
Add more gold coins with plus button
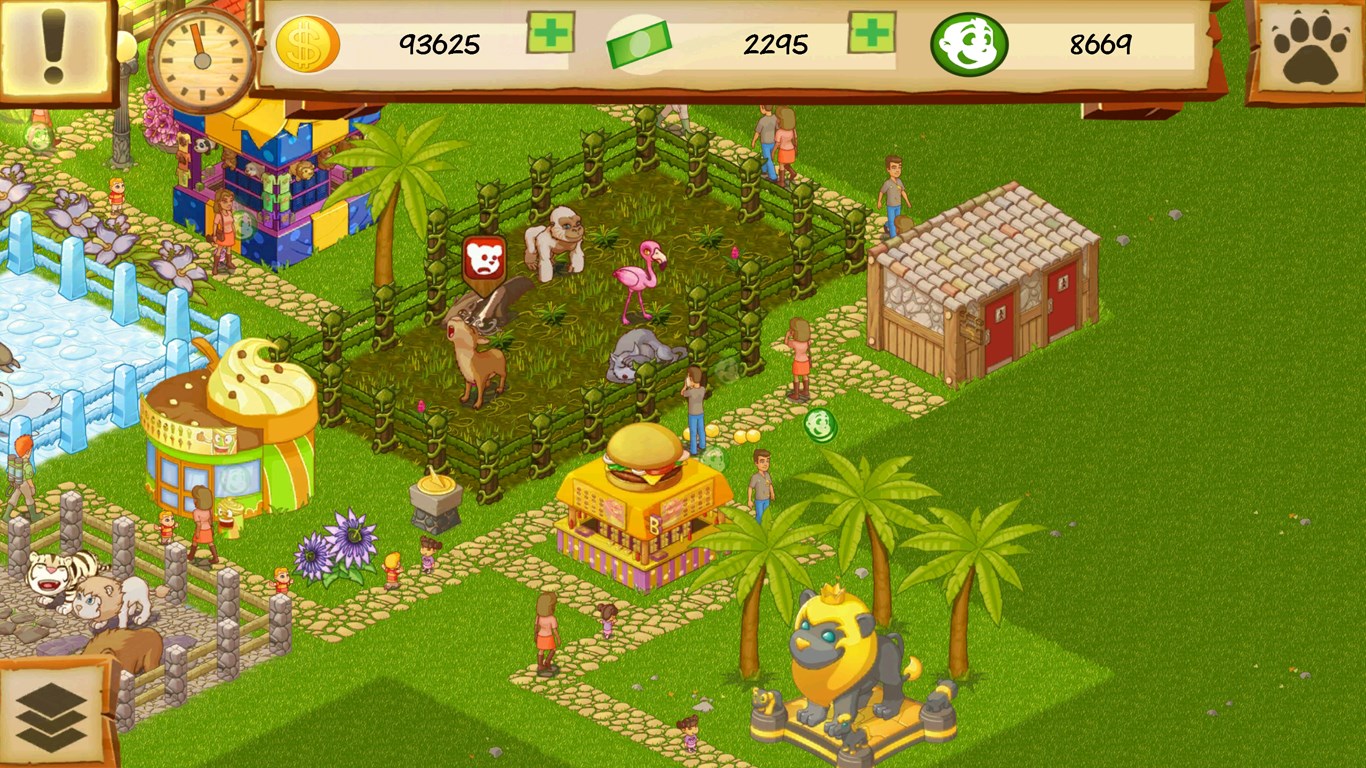point(550,33)
